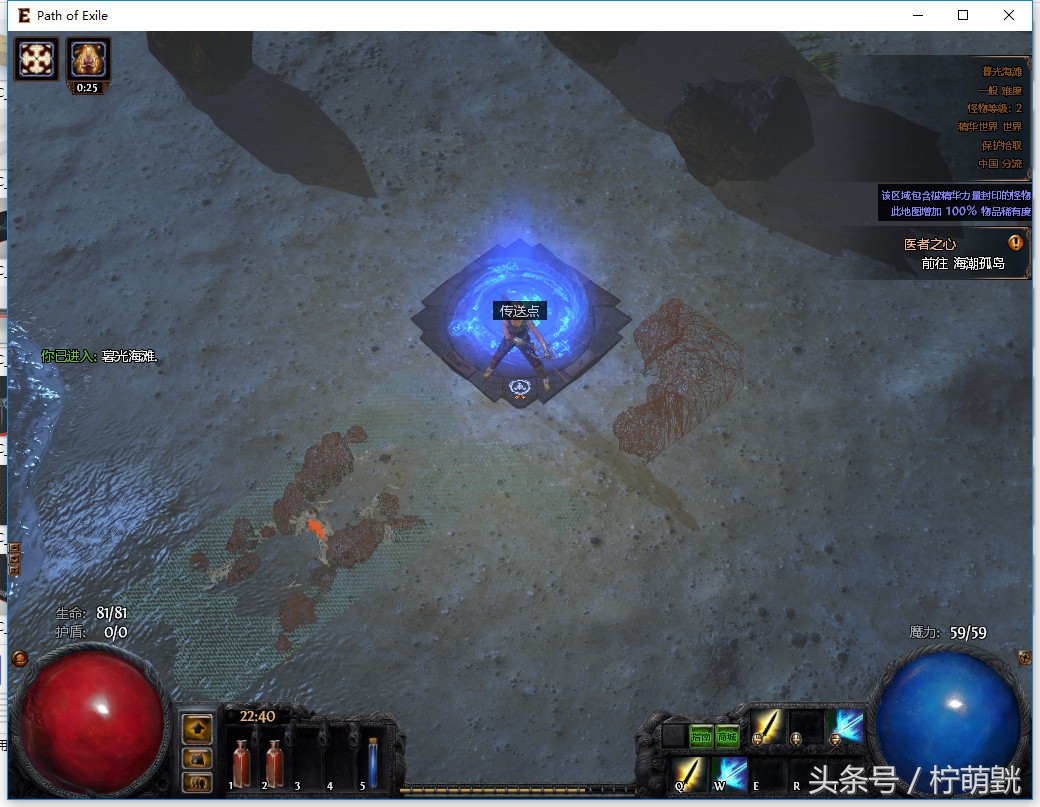Activate the top-row ice spear skill slot

[848, 724]
